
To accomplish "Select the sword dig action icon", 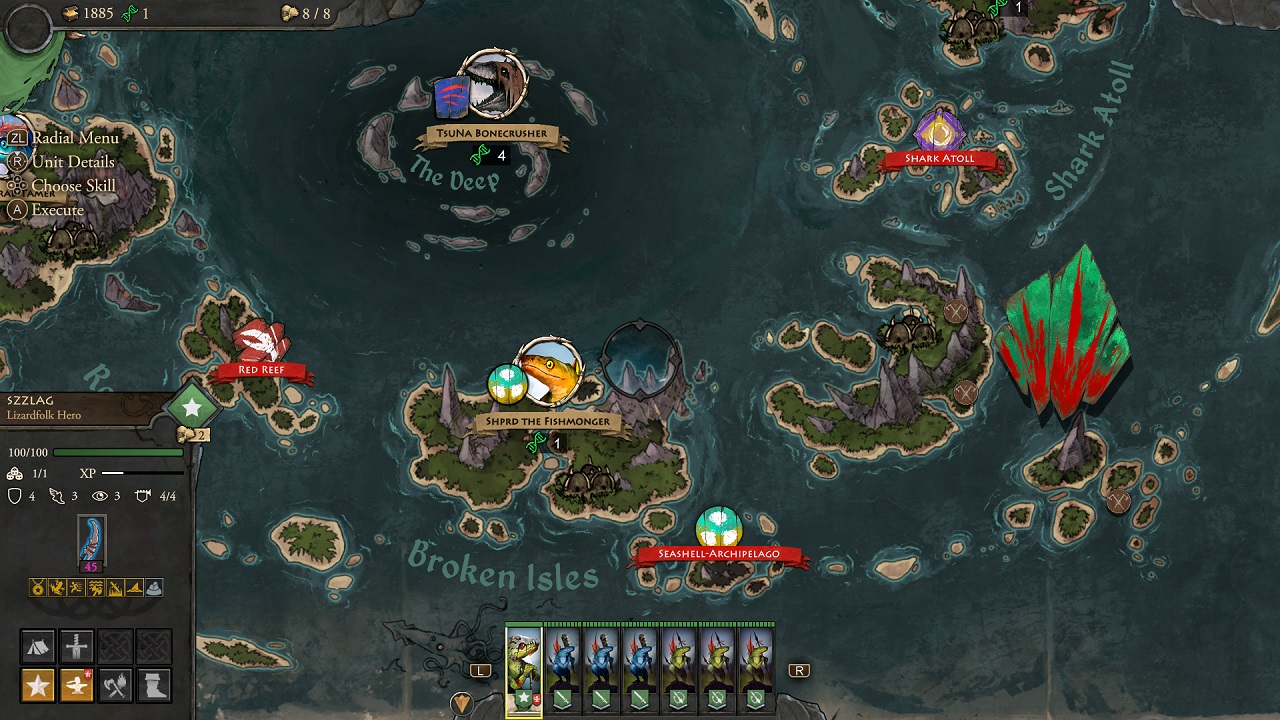I will [x=77, y=646].
